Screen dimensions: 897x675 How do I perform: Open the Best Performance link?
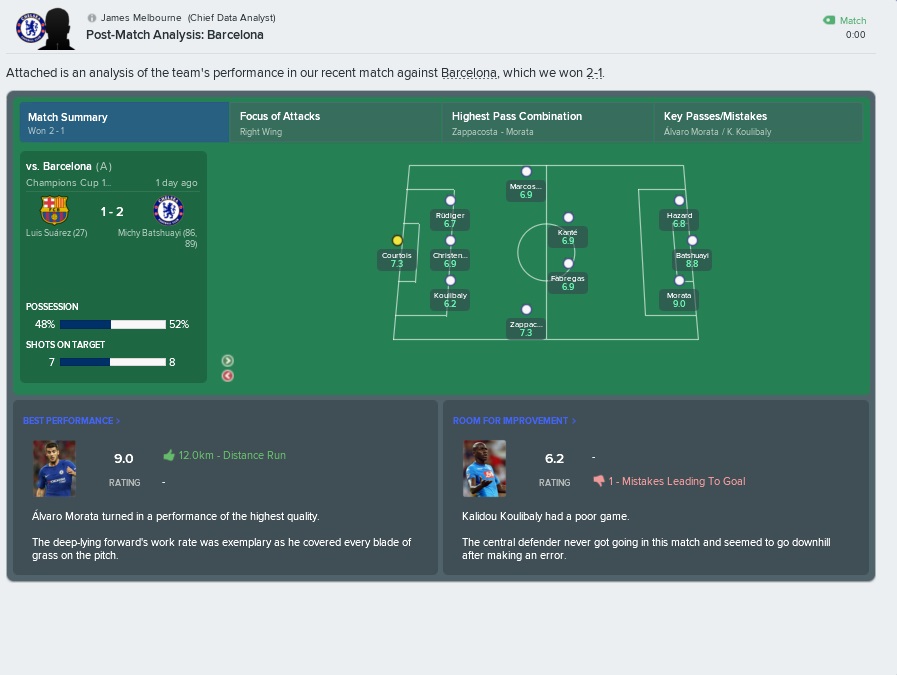tap(71, 421)
